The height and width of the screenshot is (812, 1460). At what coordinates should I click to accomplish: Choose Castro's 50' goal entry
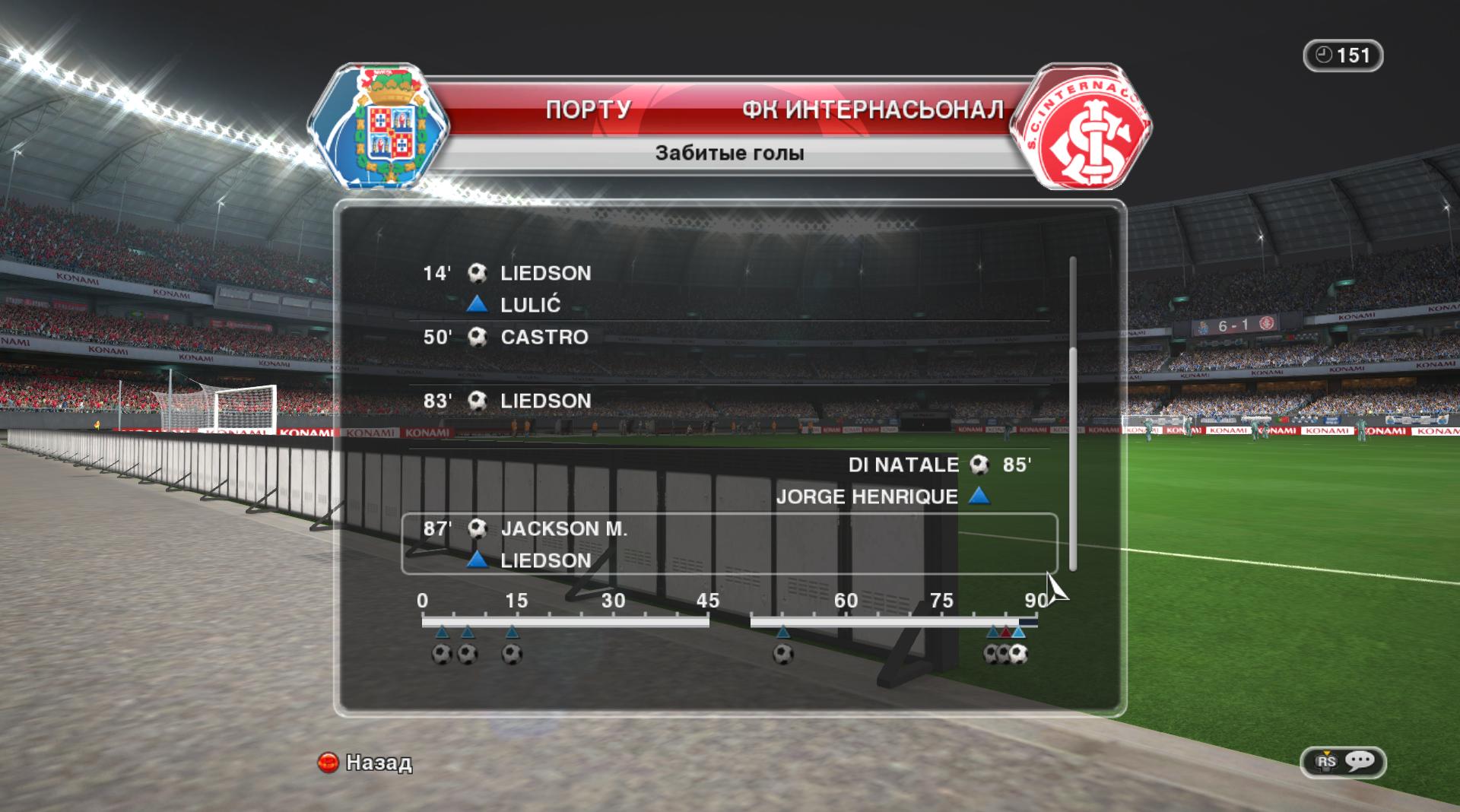[x=543, y=338]
